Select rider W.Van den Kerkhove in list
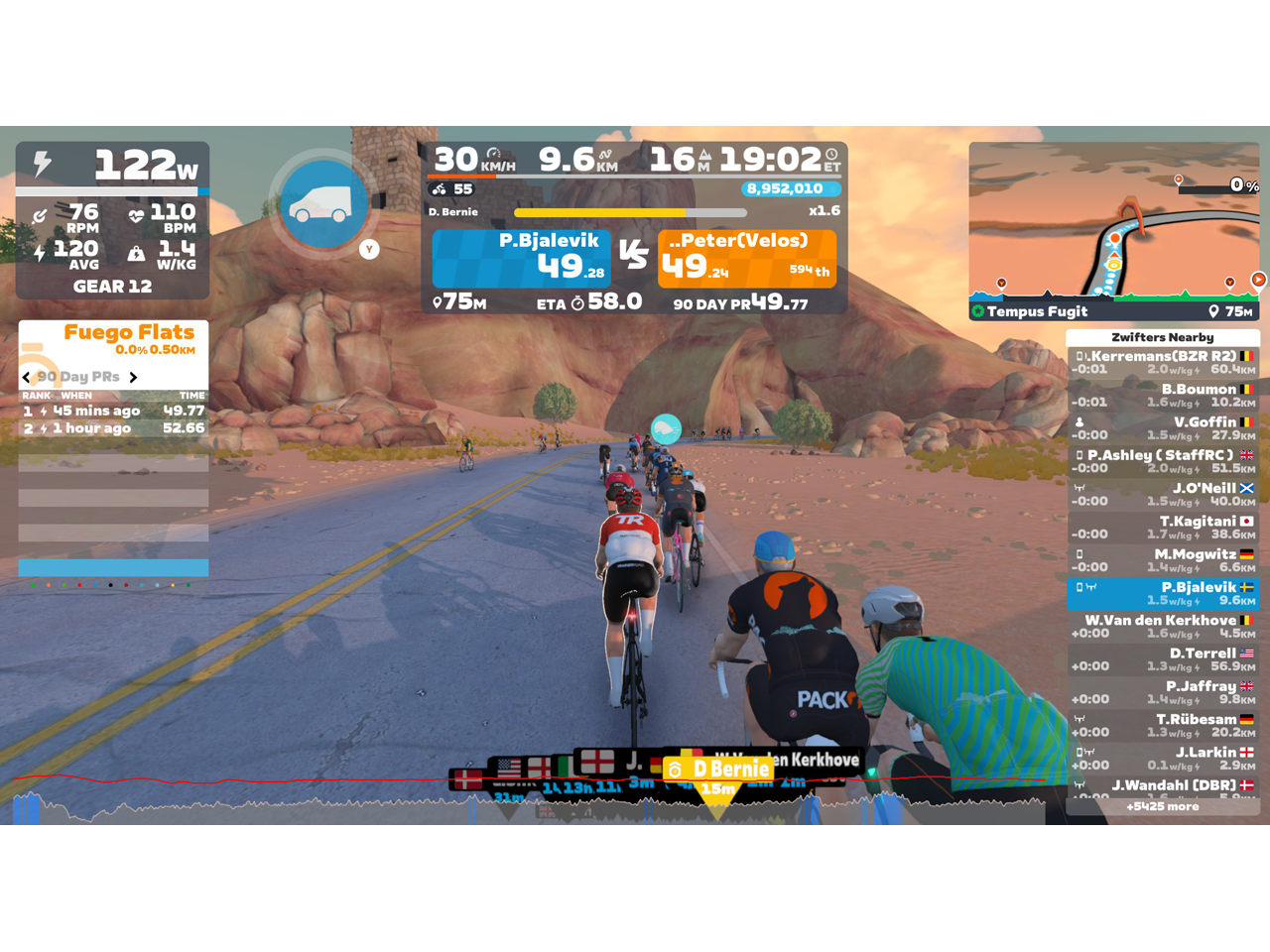The image size is (1270, 952). [1162, 627]
